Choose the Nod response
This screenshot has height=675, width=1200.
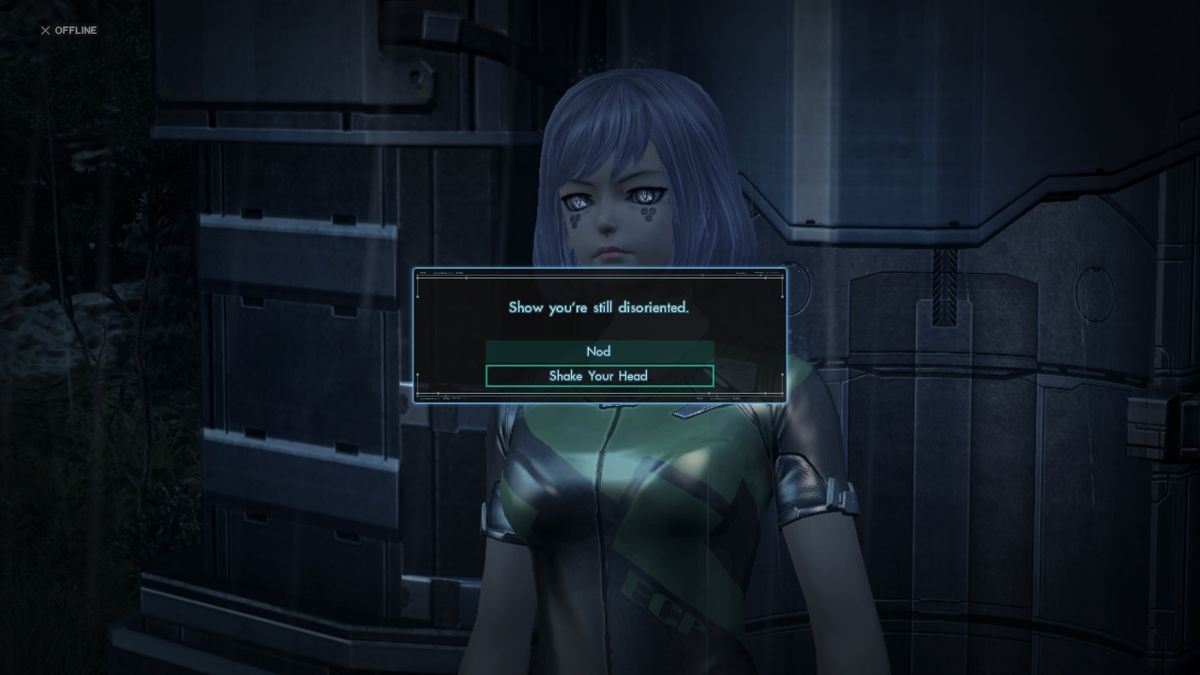599,352
